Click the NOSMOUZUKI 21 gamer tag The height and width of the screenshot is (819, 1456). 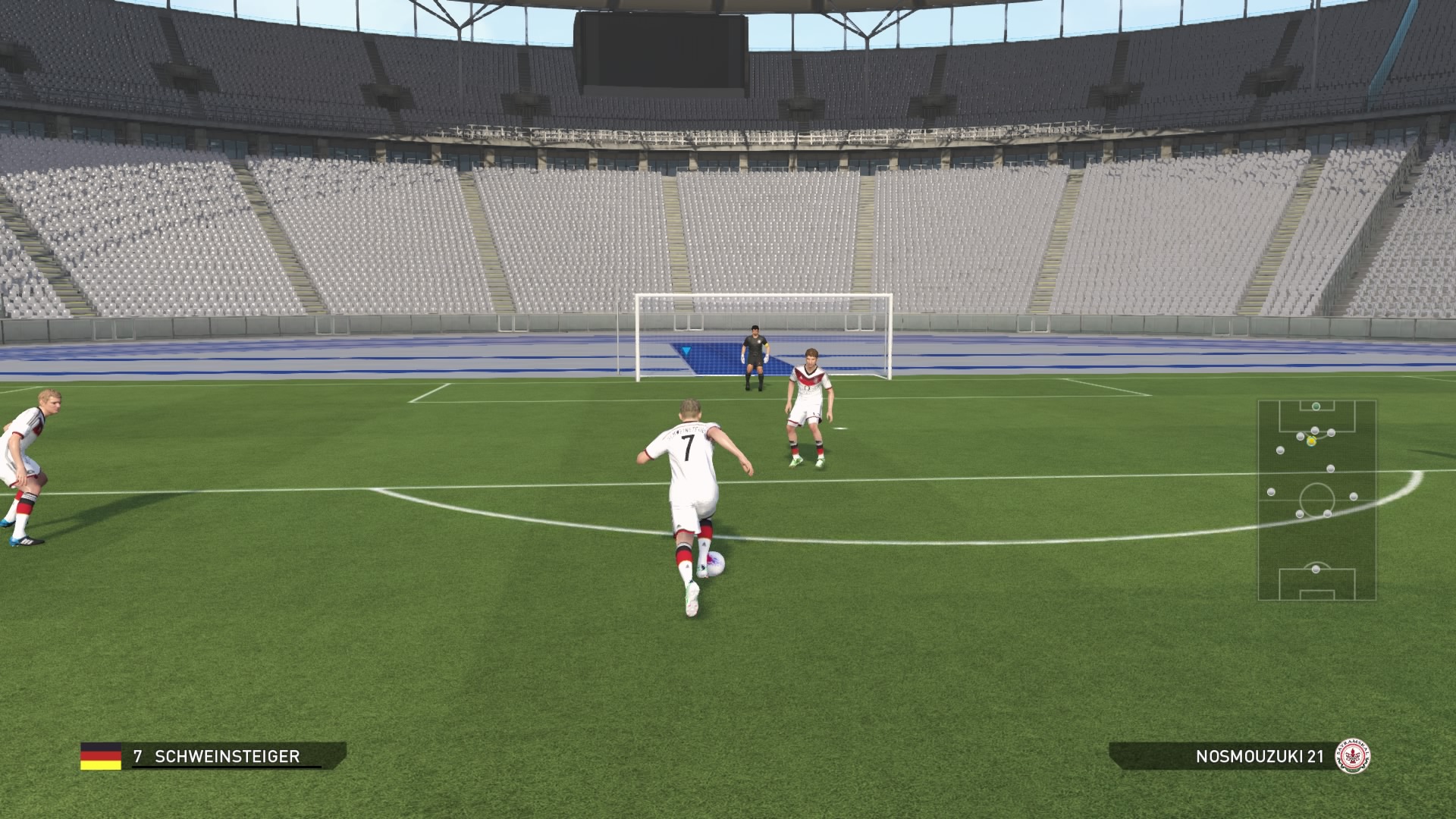click(1259, 756)
